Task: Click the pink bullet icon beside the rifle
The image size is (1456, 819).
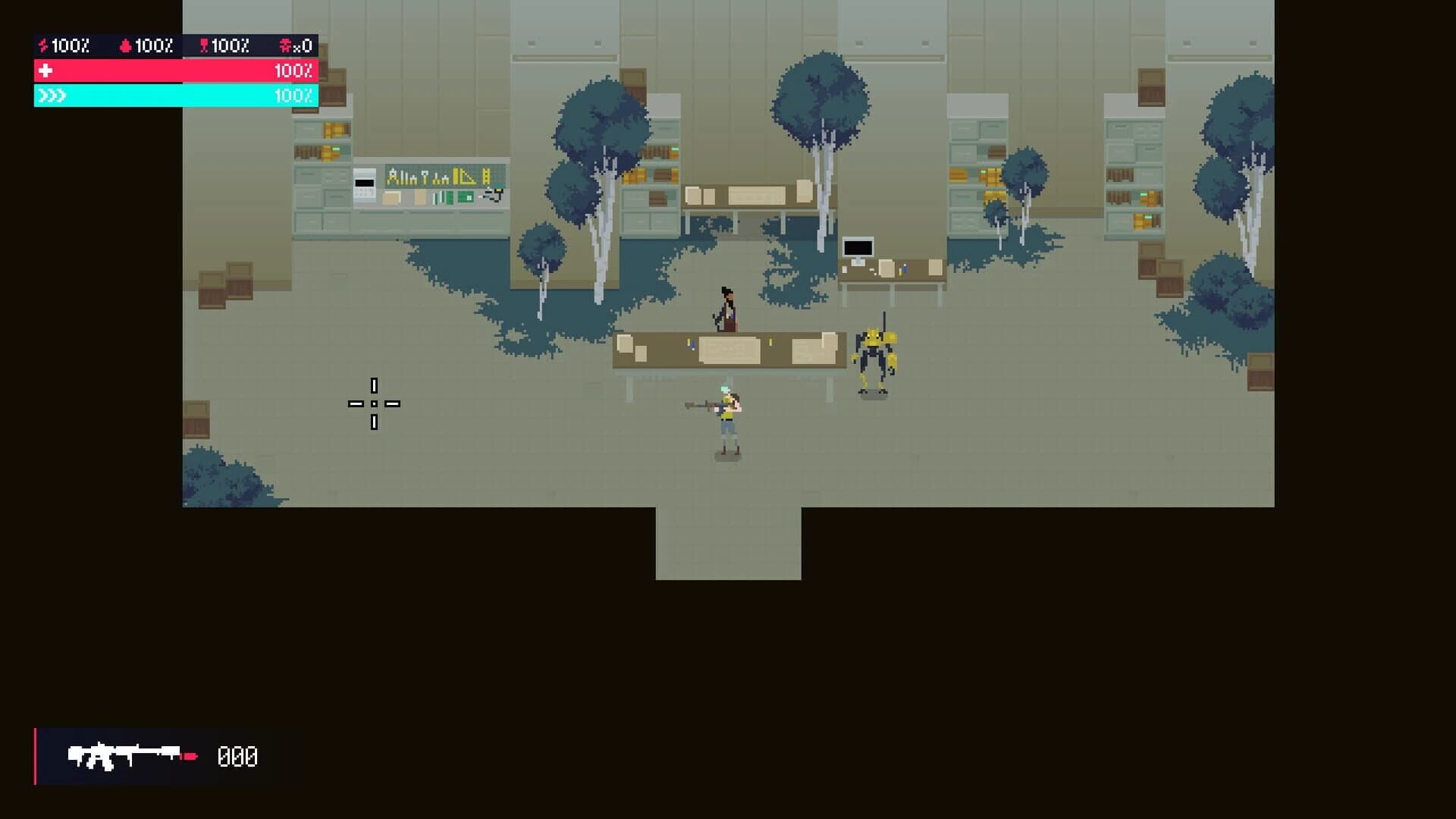Action: coord(190,755)
